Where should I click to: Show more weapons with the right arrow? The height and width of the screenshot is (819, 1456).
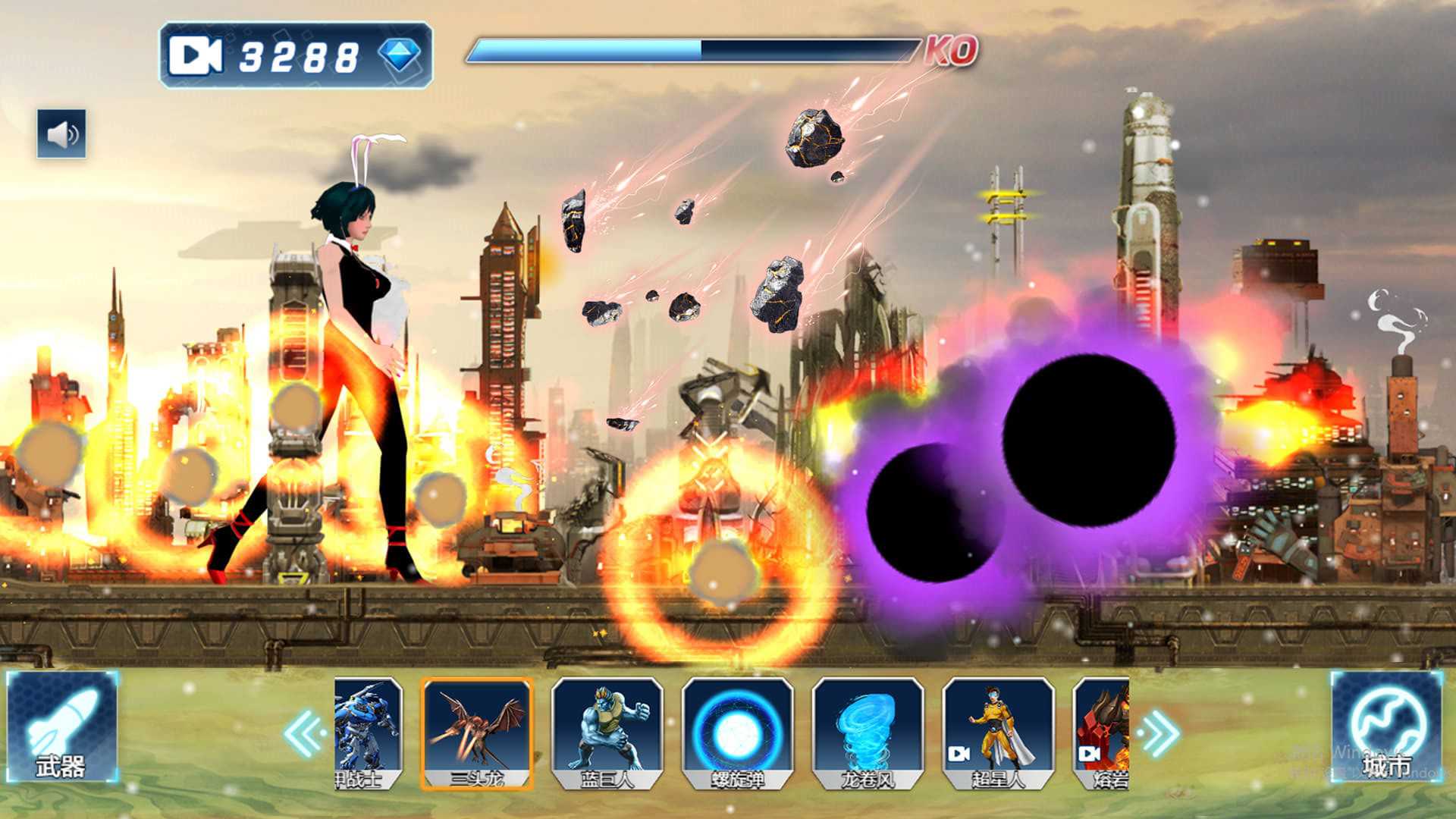coord(1159,733)
